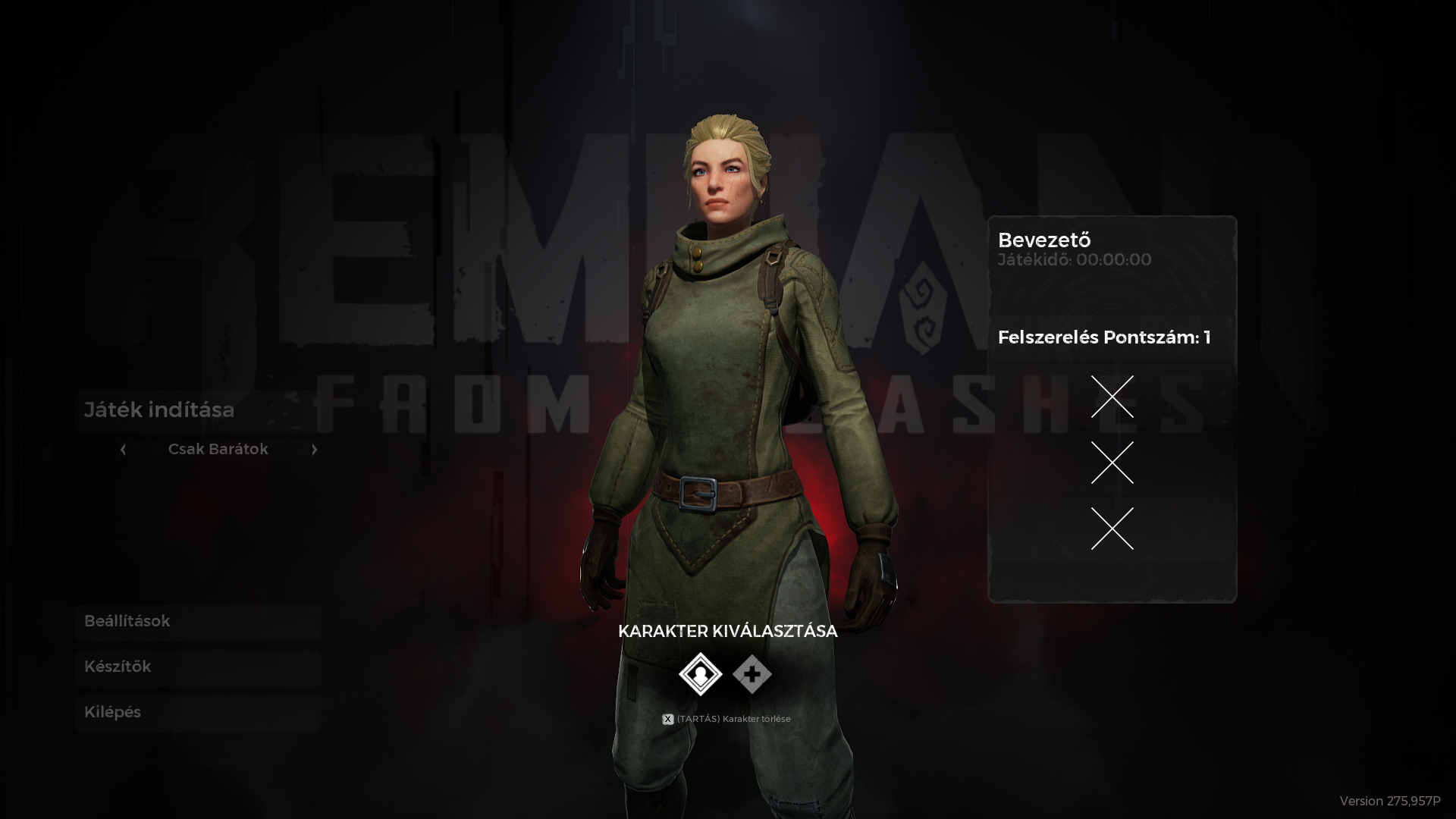Start the game with Játék indítása
Screen dimensions: 1456x819
(x=197, y=410)
